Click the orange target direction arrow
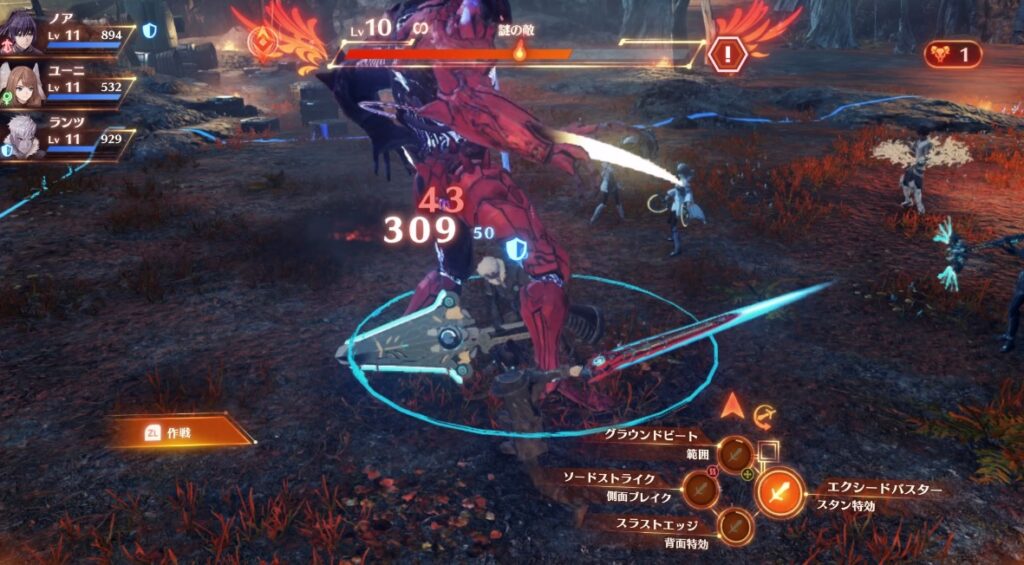This screenshot has height=565, width=1024. 733,406
